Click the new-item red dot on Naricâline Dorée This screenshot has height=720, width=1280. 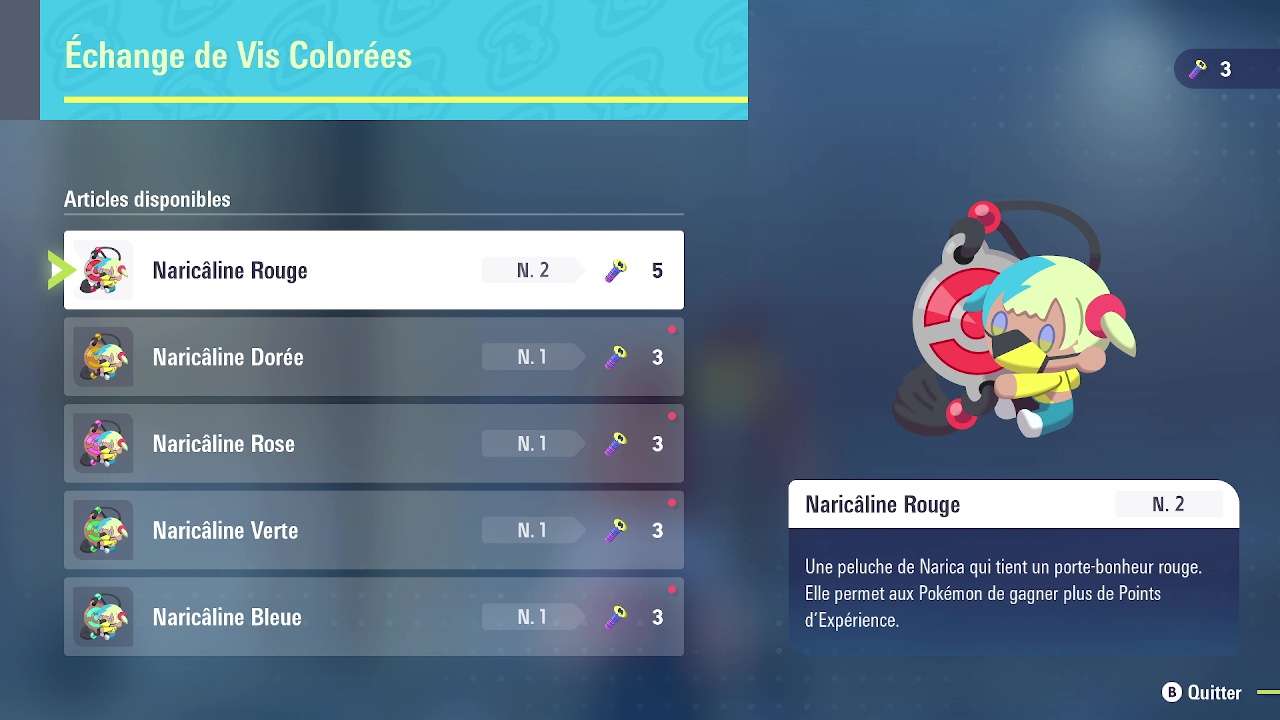(x=672, y=328)
